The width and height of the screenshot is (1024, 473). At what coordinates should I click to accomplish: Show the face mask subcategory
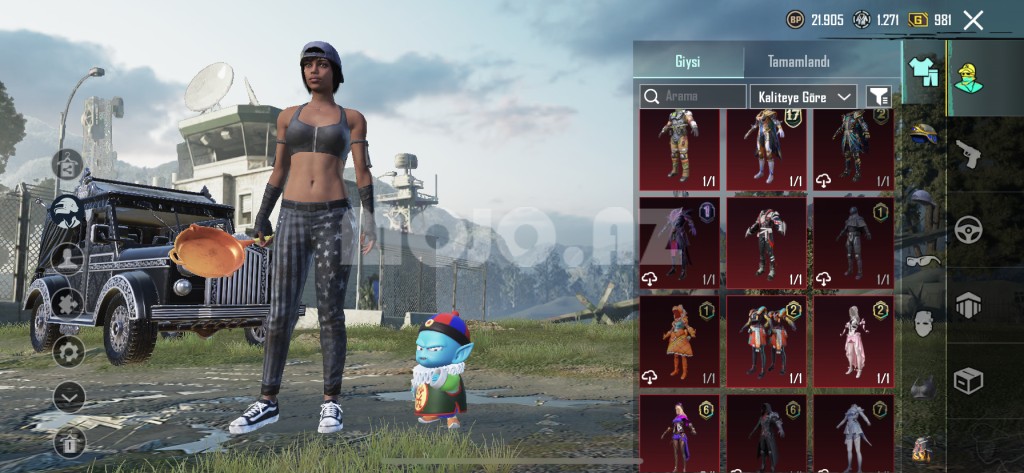[922, 322]
